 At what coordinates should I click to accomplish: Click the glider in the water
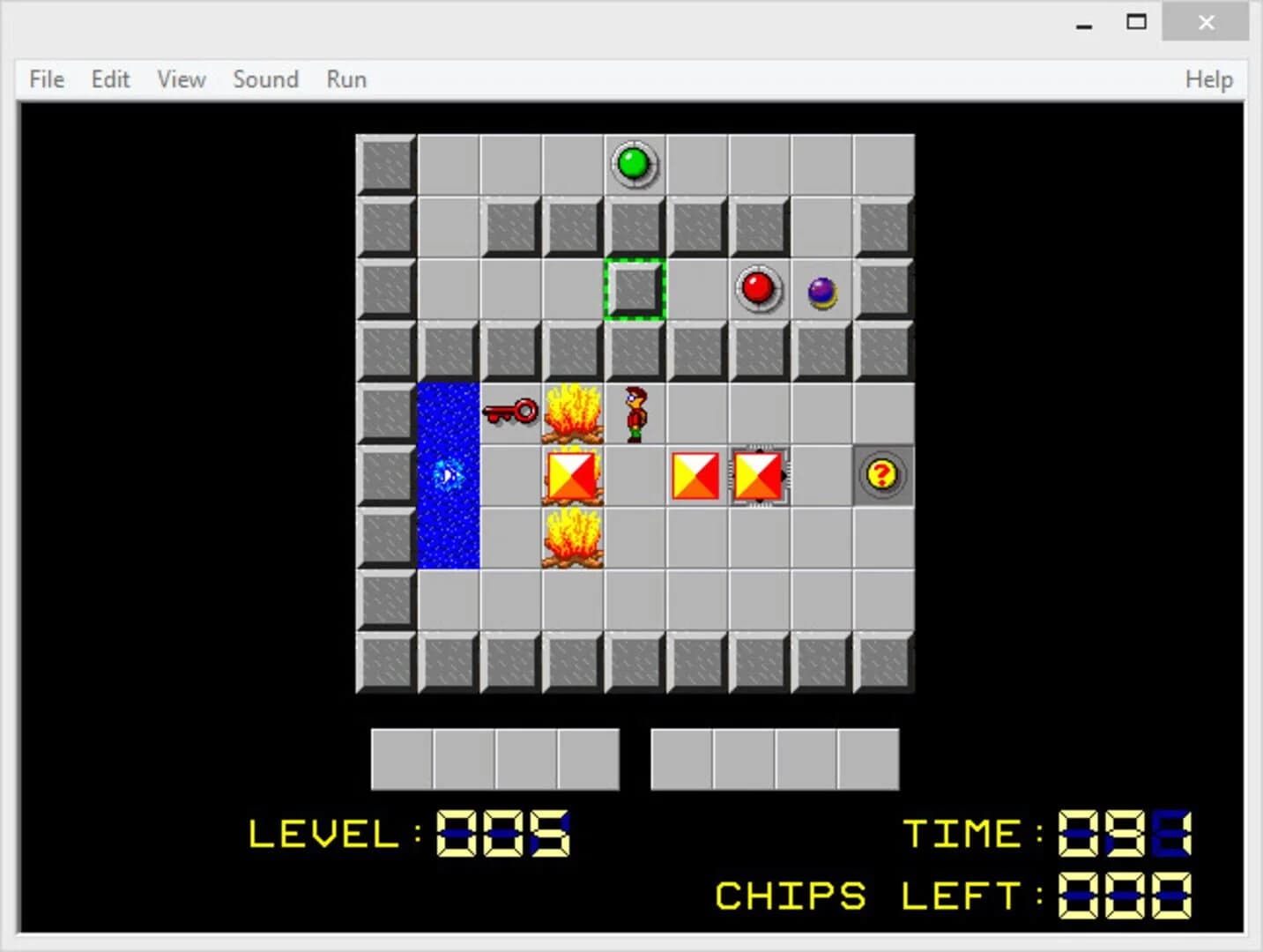click(x=449, y=476)
